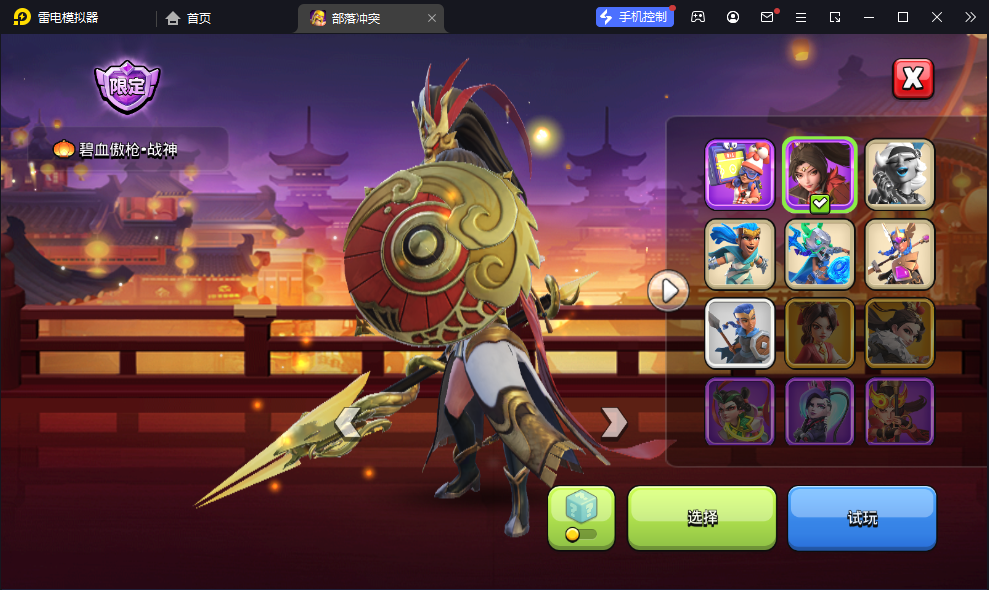The width and height of the screenshot is (989, 590).
Task: Pick the red-masked warrior skin thumbnail
Action: [899, 411]
